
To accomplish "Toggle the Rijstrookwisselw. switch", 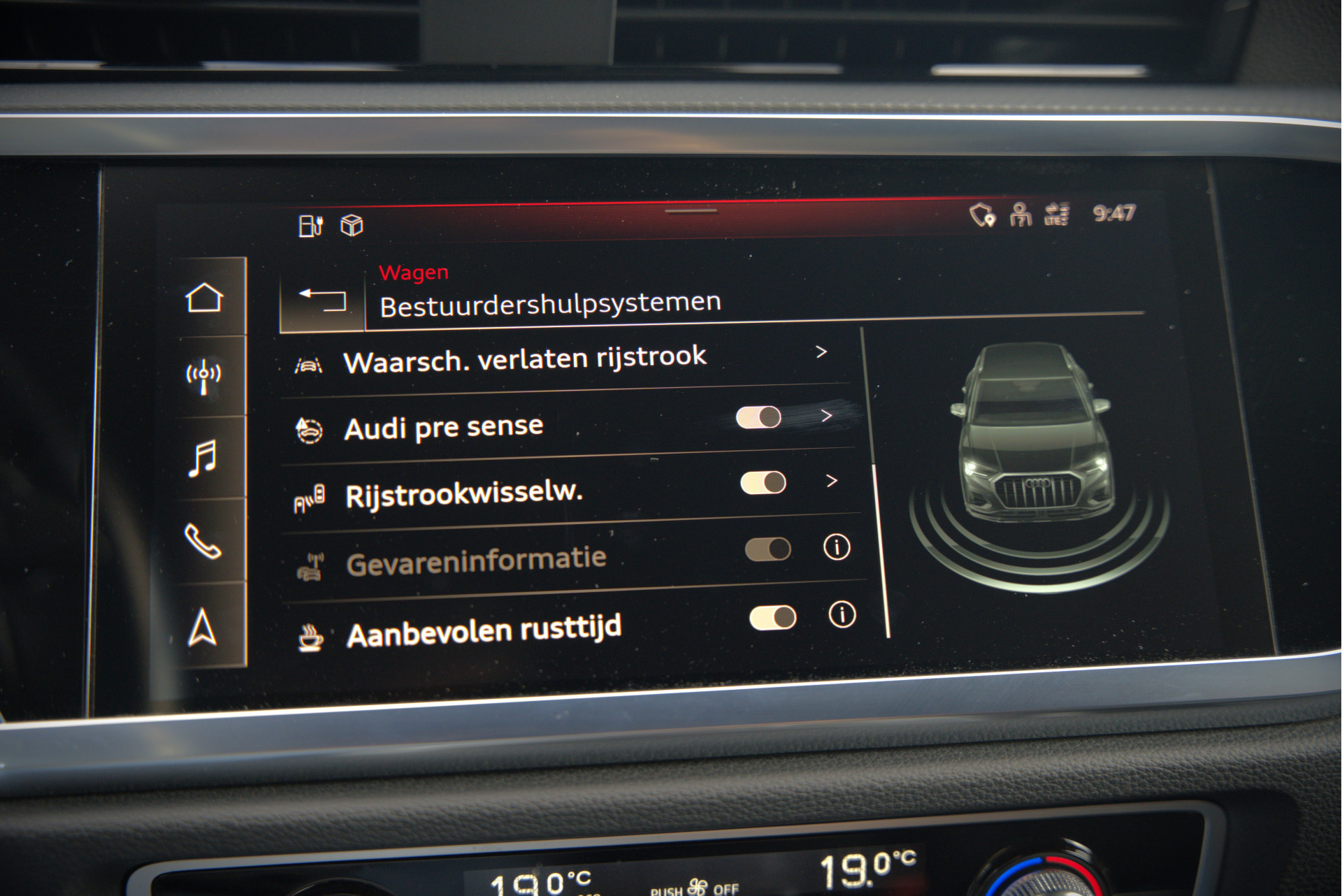I will coord(763,482).
